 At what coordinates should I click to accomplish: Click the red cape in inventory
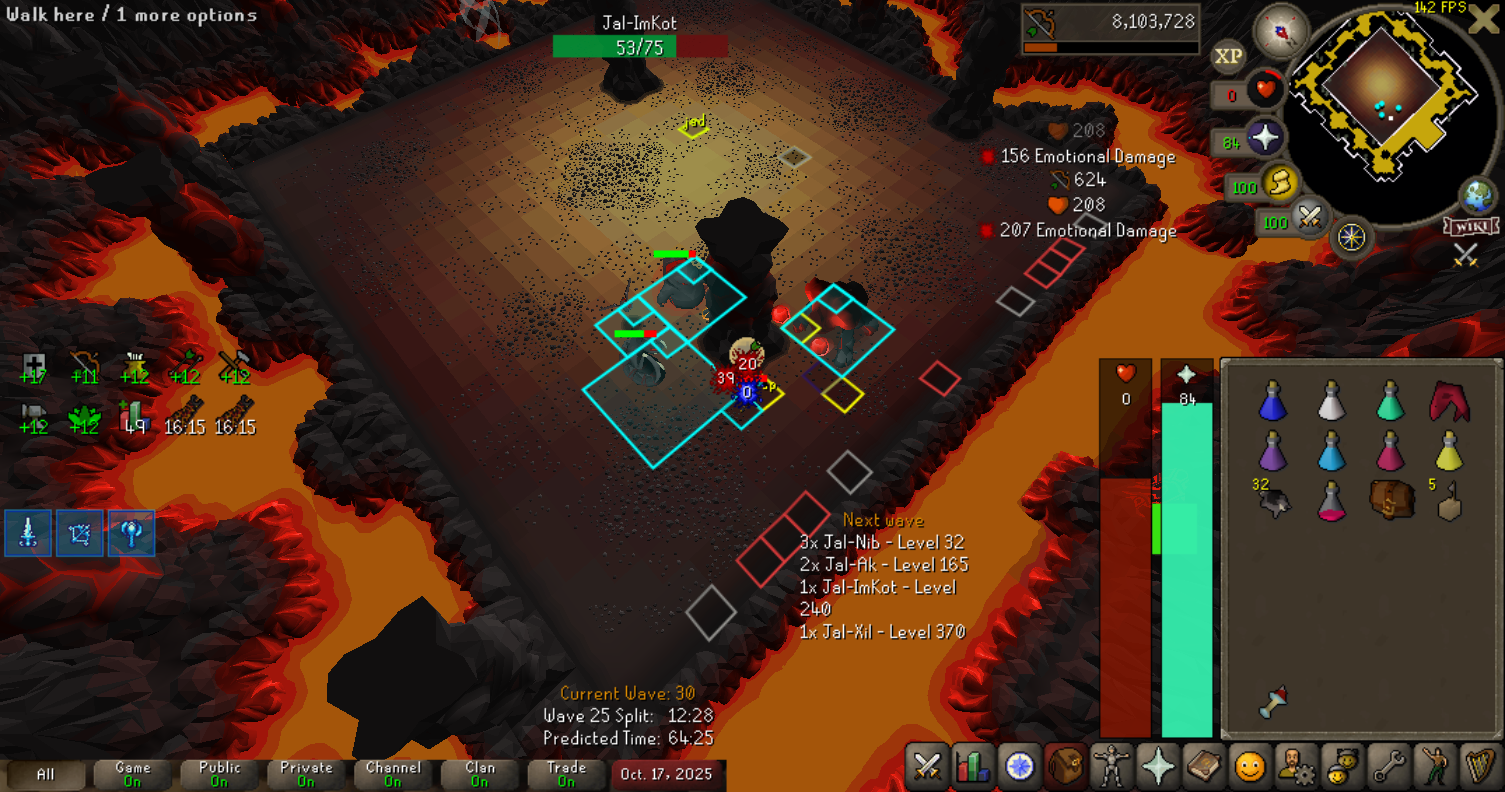point(1446,400)
